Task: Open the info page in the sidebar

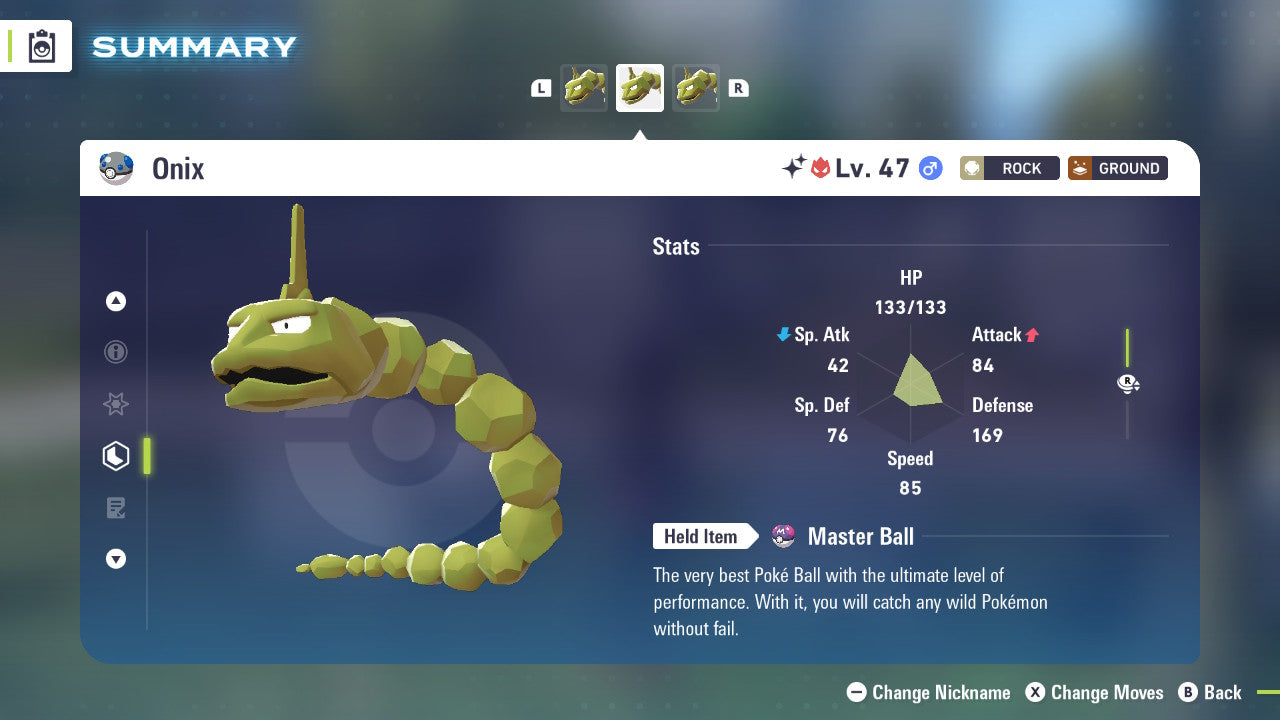Action: click(x=116, y=352)
